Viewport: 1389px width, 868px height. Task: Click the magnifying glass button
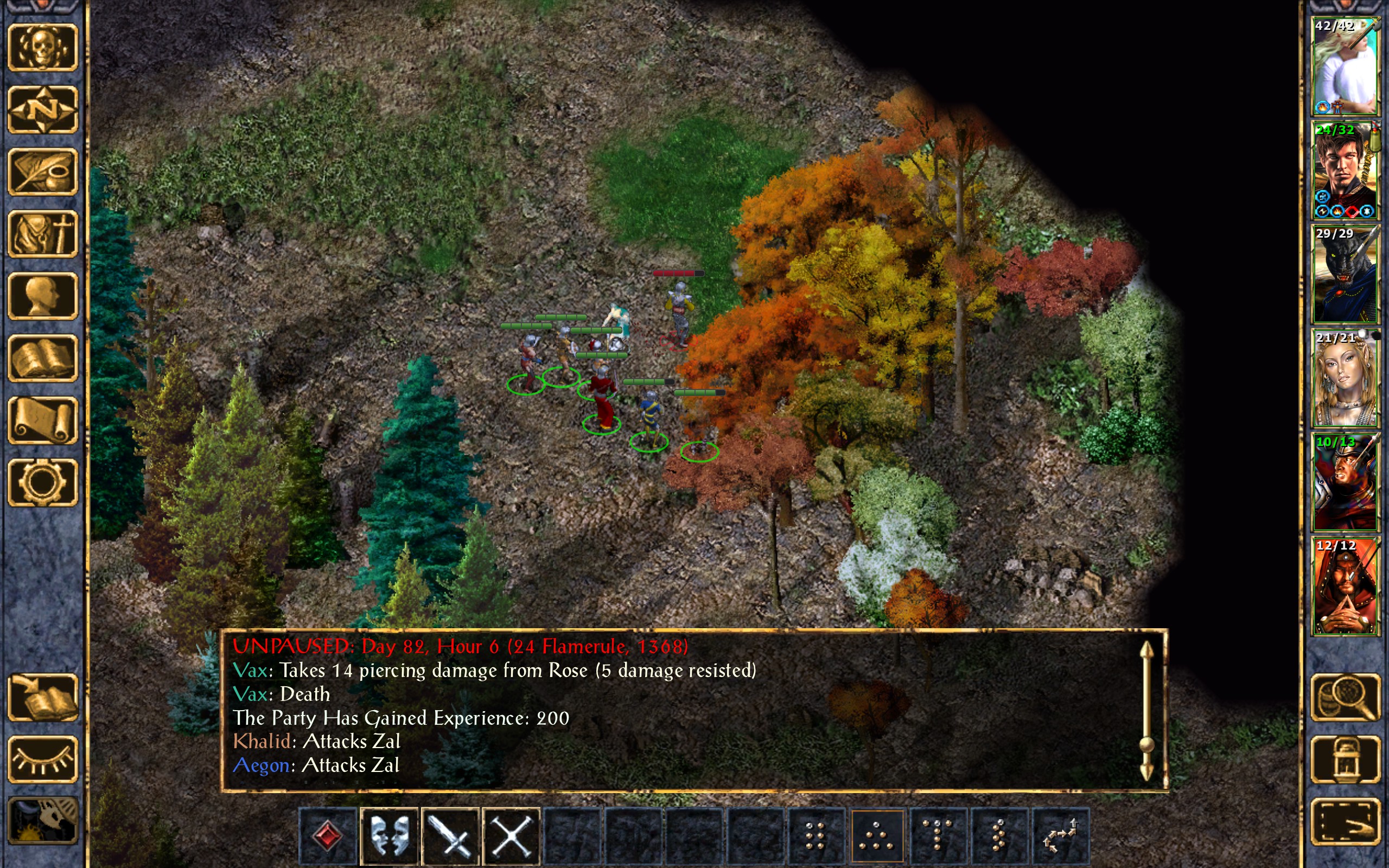(x=1346, y=697)
